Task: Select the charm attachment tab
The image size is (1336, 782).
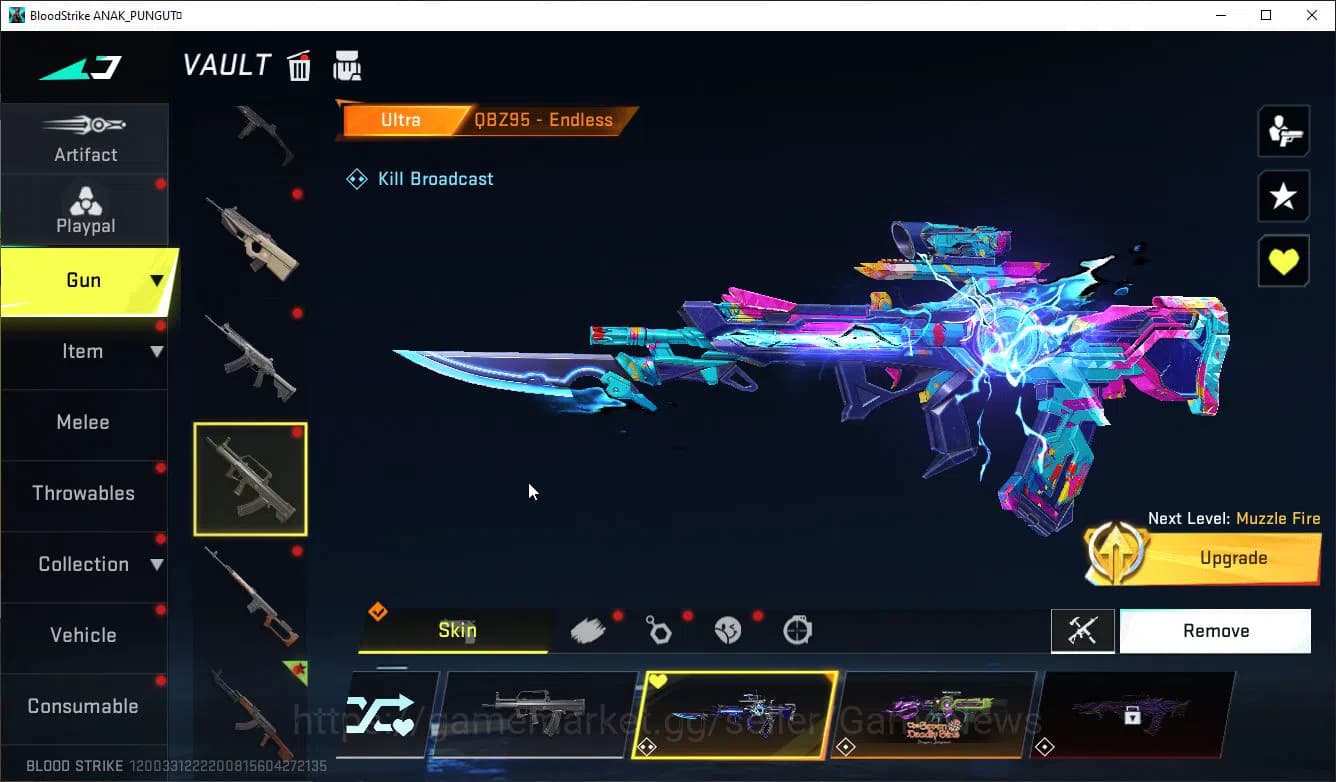Action: (659, 629)
